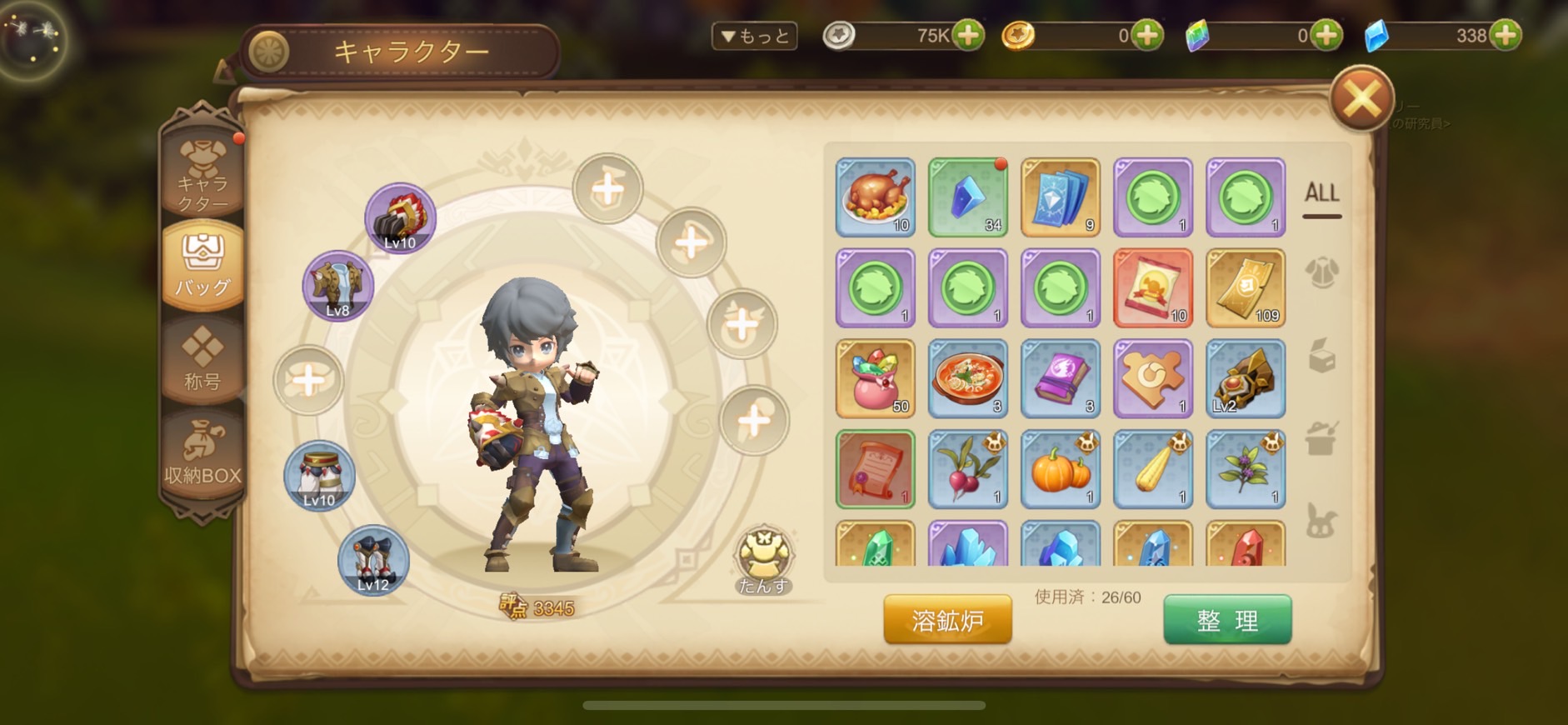Image resolution: width=1568 pixels, height=725 pixels.
Task: Select the blue card pack item
Action: [1060, 197]
